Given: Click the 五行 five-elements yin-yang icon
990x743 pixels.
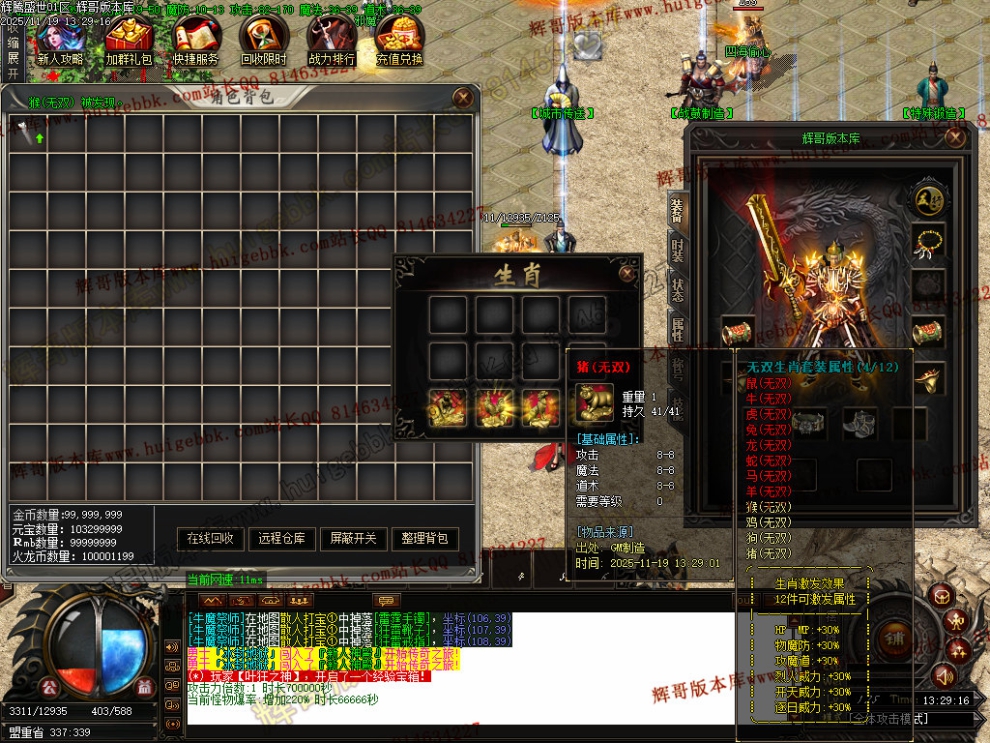Looking at the screenshot, I should 929,199.
